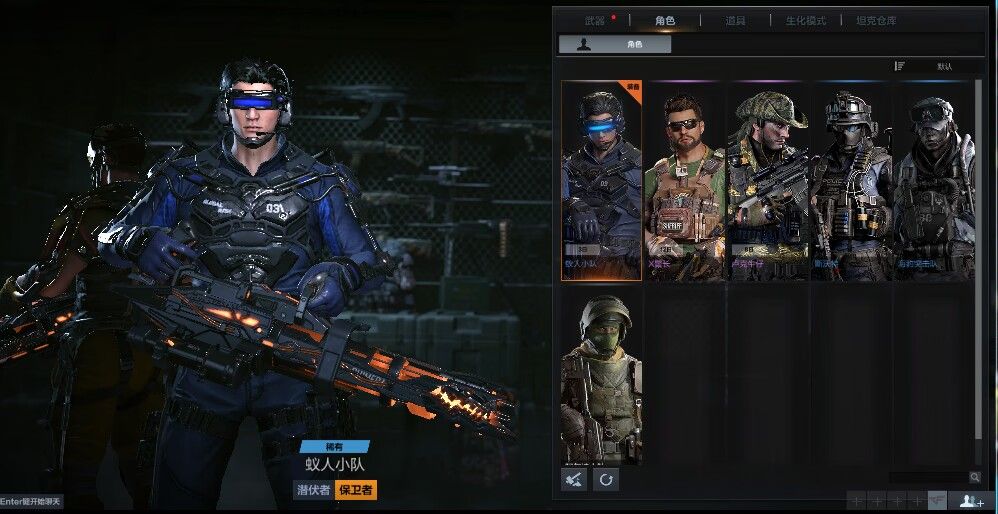This screenshot has width=998, height=514.
Task: Click the broom clean-up button below characters
Action: pos(574,480)
